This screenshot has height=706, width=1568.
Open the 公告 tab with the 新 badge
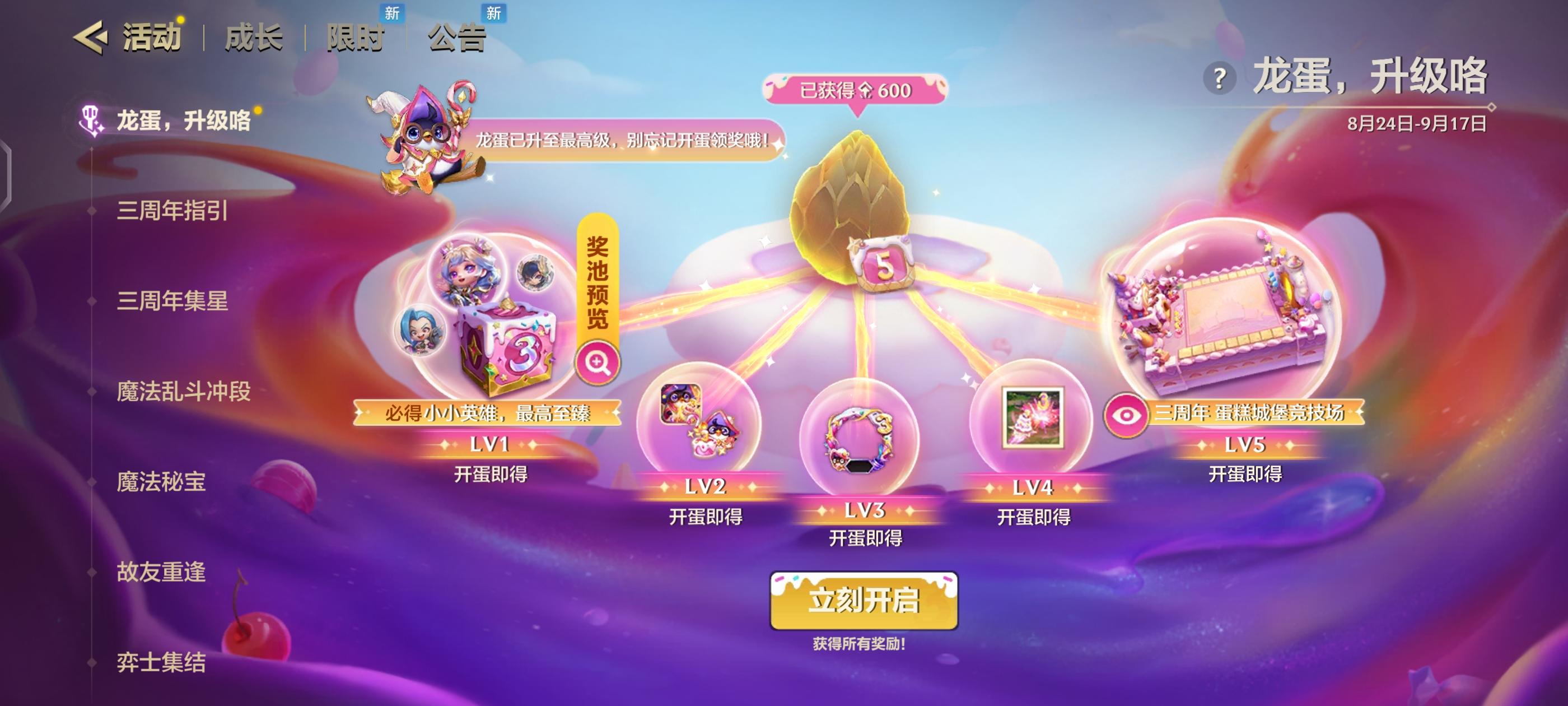tap(456, 38)
